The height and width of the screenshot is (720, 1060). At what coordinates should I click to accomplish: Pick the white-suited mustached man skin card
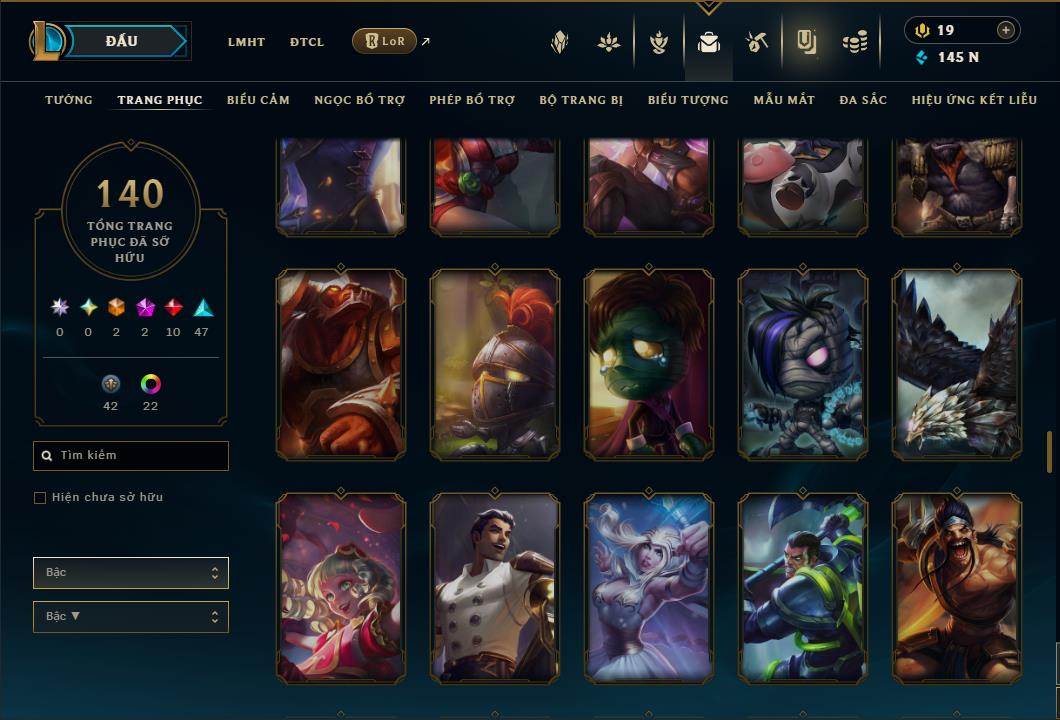(495, 588)
